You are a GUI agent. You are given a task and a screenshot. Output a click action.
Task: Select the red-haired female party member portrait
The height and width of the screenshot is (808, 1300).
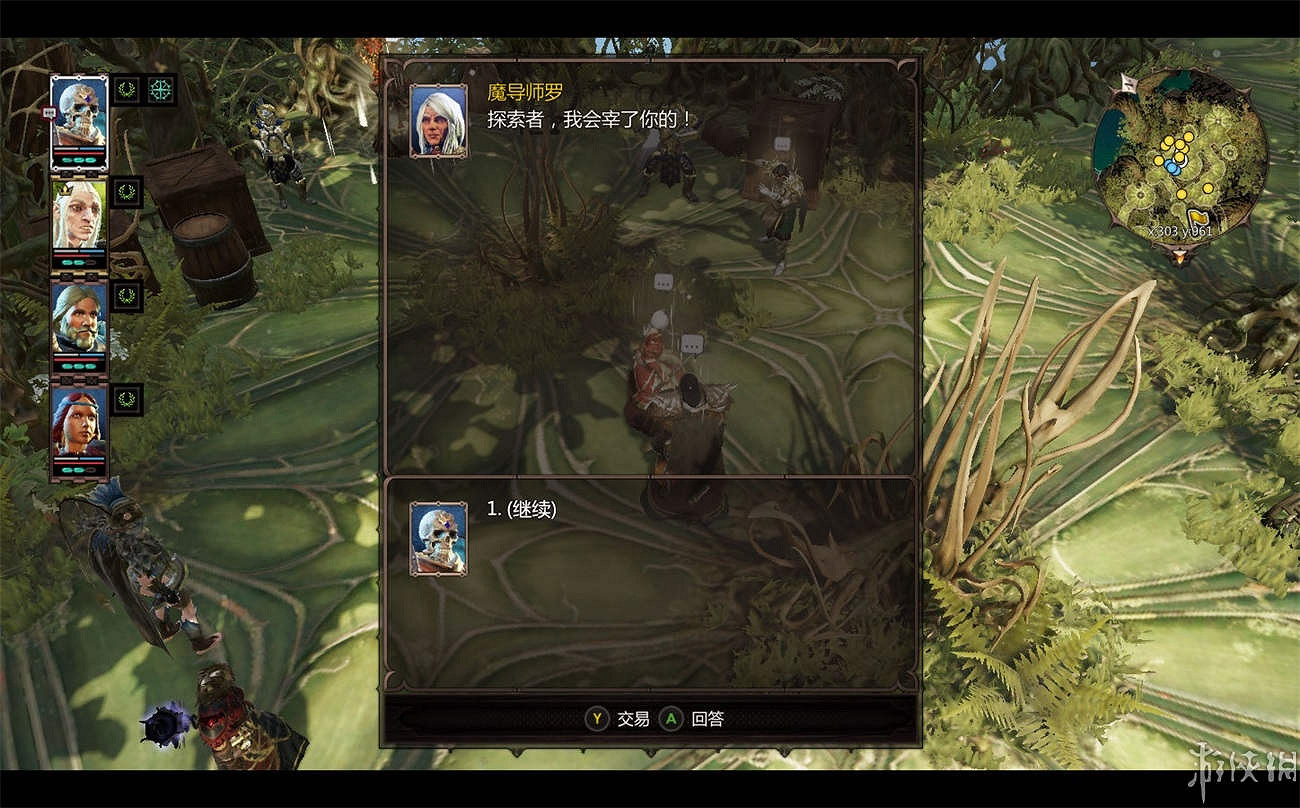pos(78,420)
